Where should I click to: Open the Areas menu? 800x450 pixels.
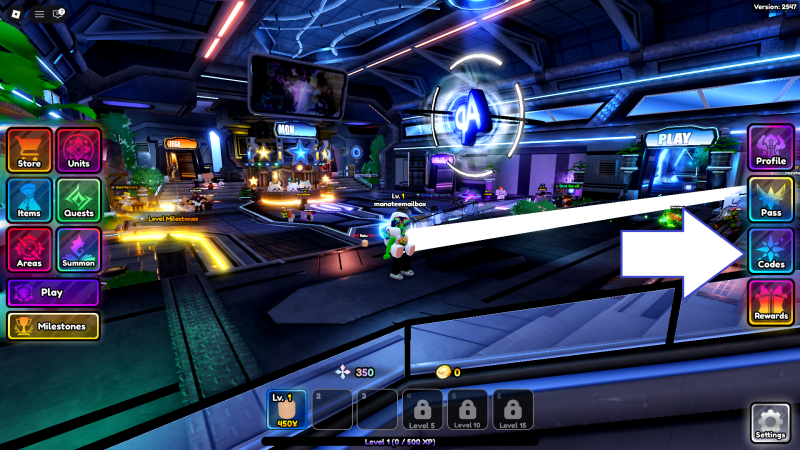click(x=29, y=250)
